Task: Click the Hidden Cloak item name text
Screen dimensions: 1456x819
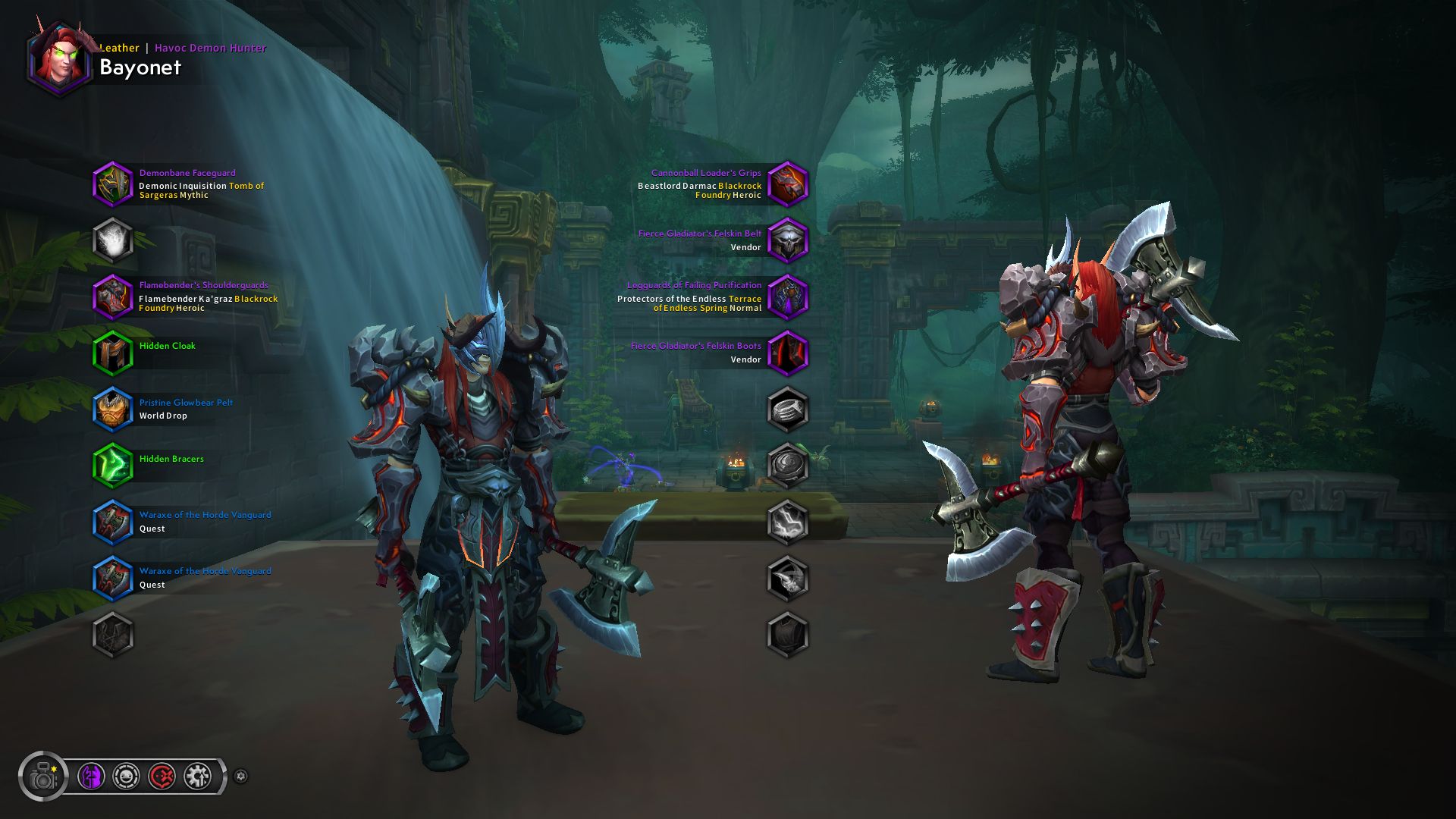Action: [166, 345]
